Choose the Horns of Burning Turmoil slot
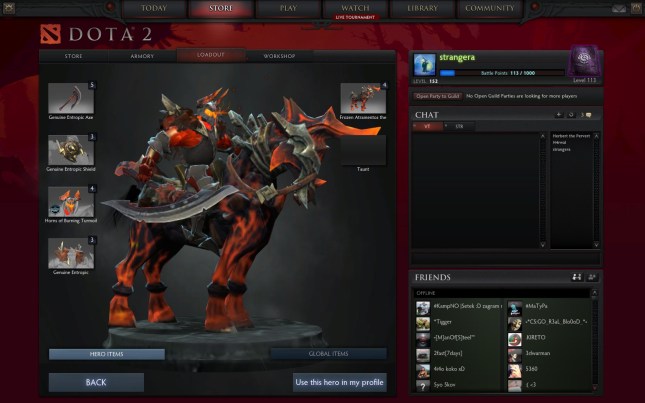The height and width of the screenshot is (403, 645). [71, 201]
